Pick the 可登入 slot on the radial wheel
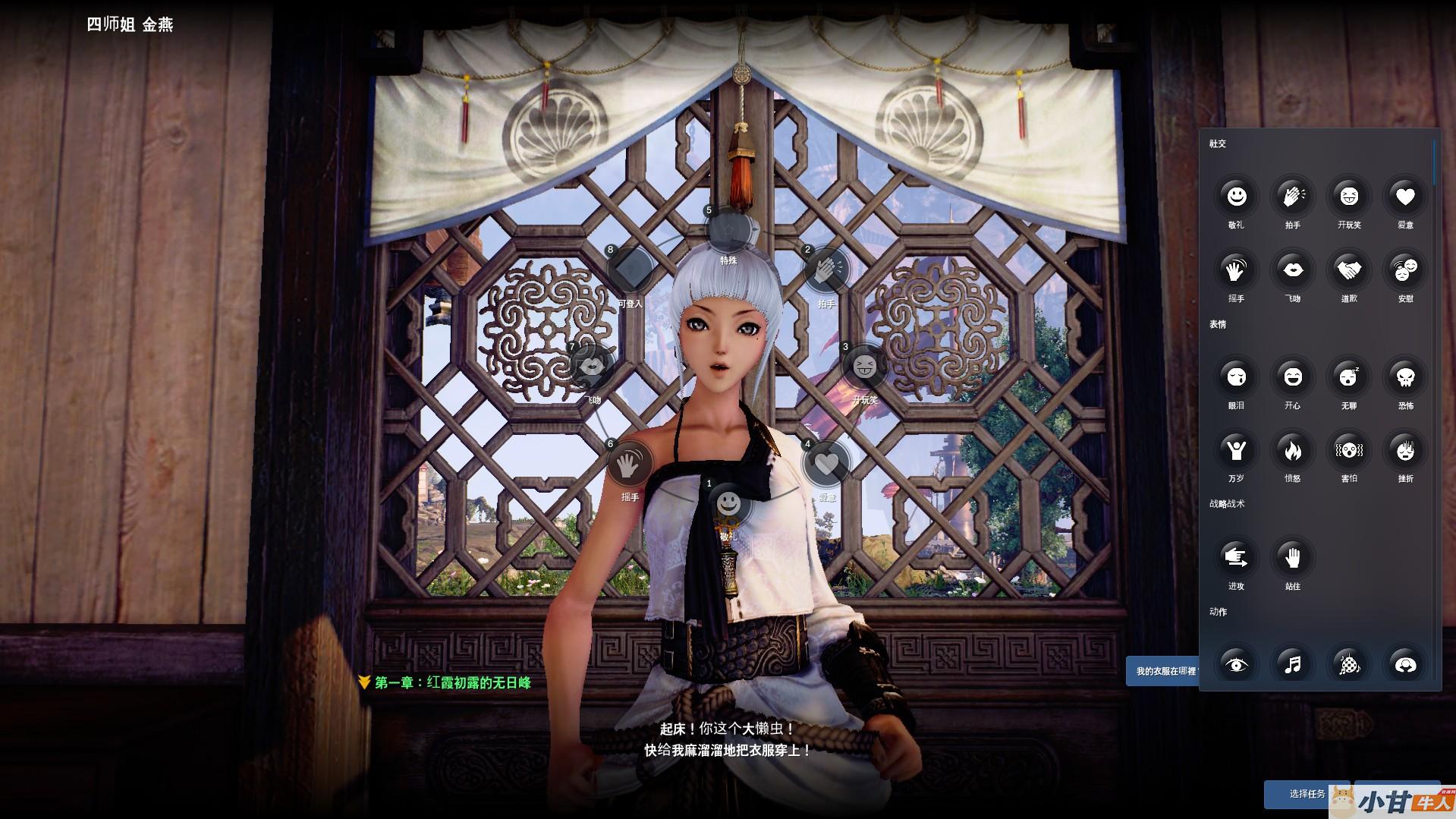The height and width of the screenshot is (819, 1456). pyautogui.click(x=630, y=269)
